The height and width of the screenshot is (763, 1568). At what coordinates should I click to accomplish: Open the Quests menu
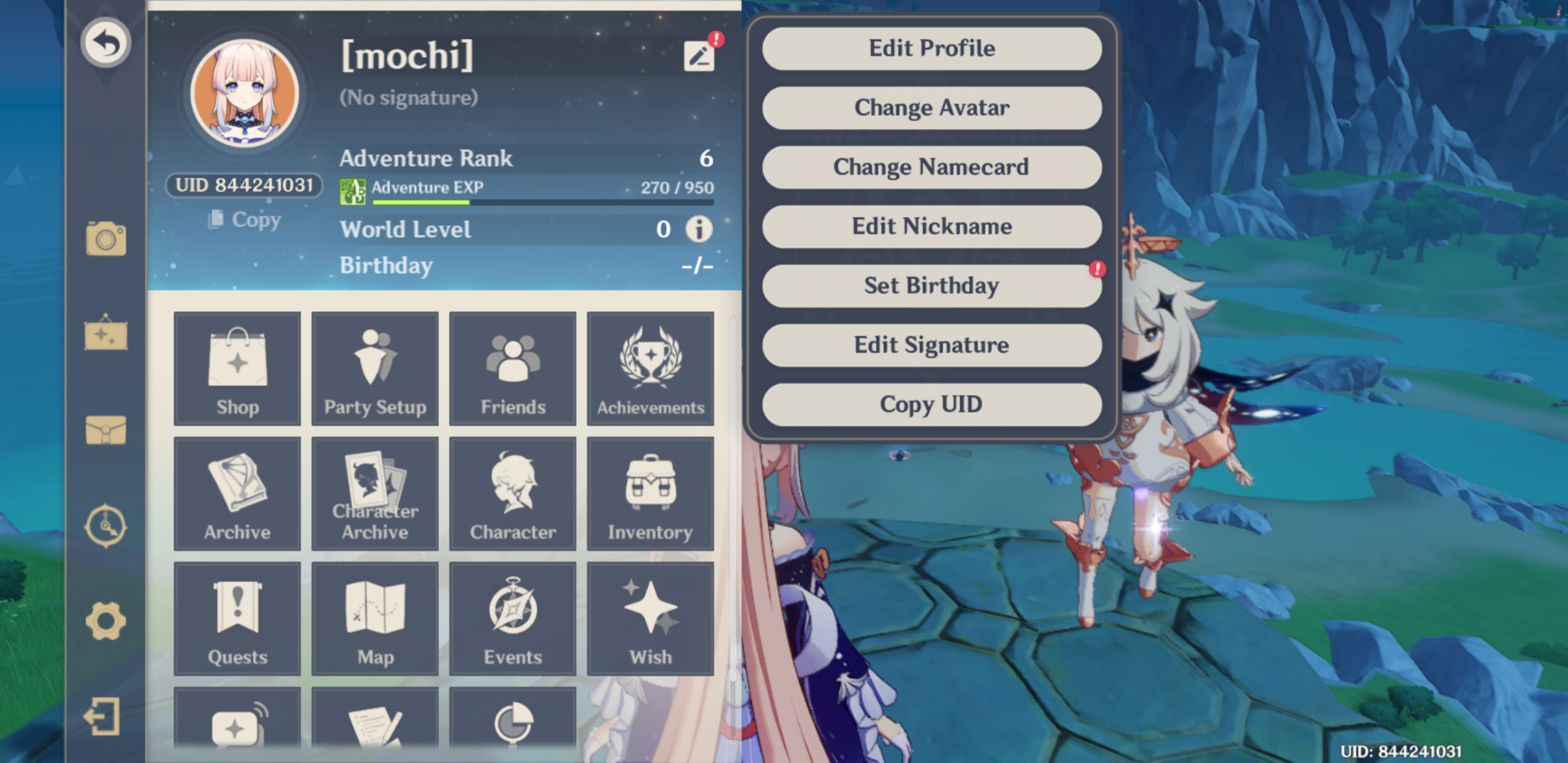point(237,619)
